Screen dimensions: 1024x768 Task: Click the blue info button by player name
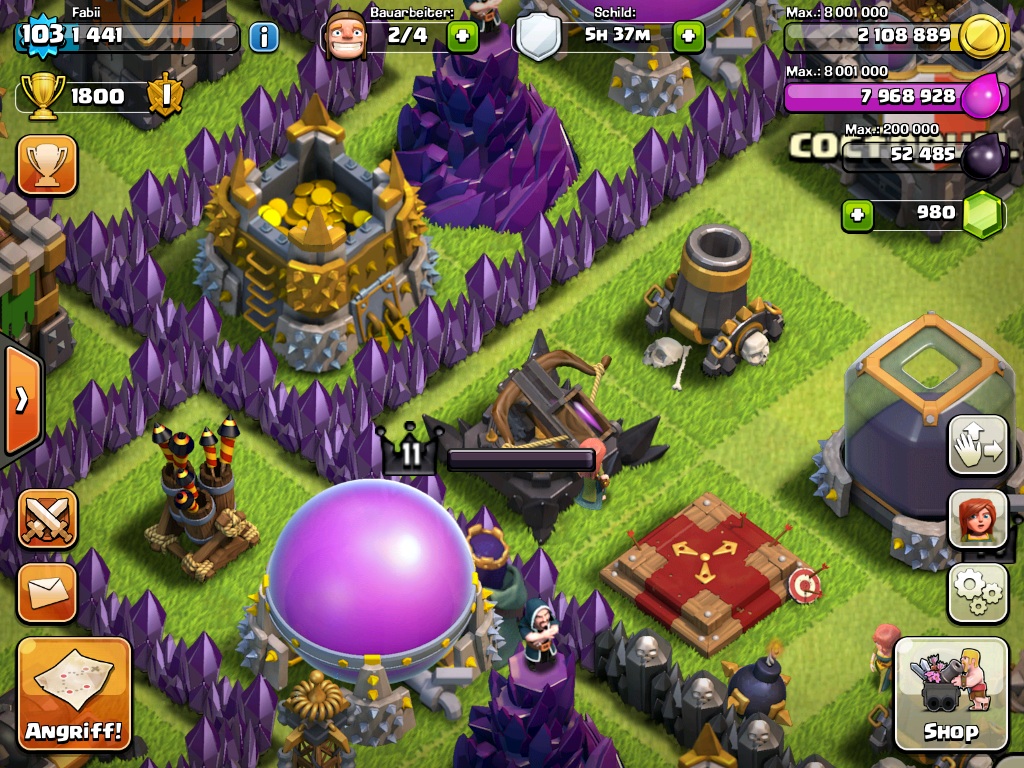[x=263, y=37]
